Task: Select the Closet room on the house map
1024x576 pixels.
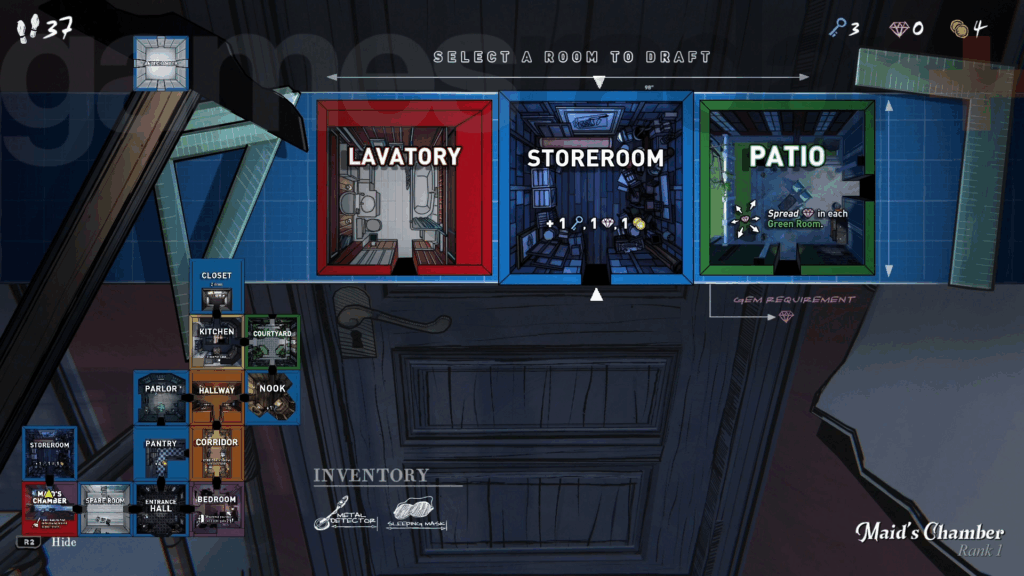Action: (217, 288)
